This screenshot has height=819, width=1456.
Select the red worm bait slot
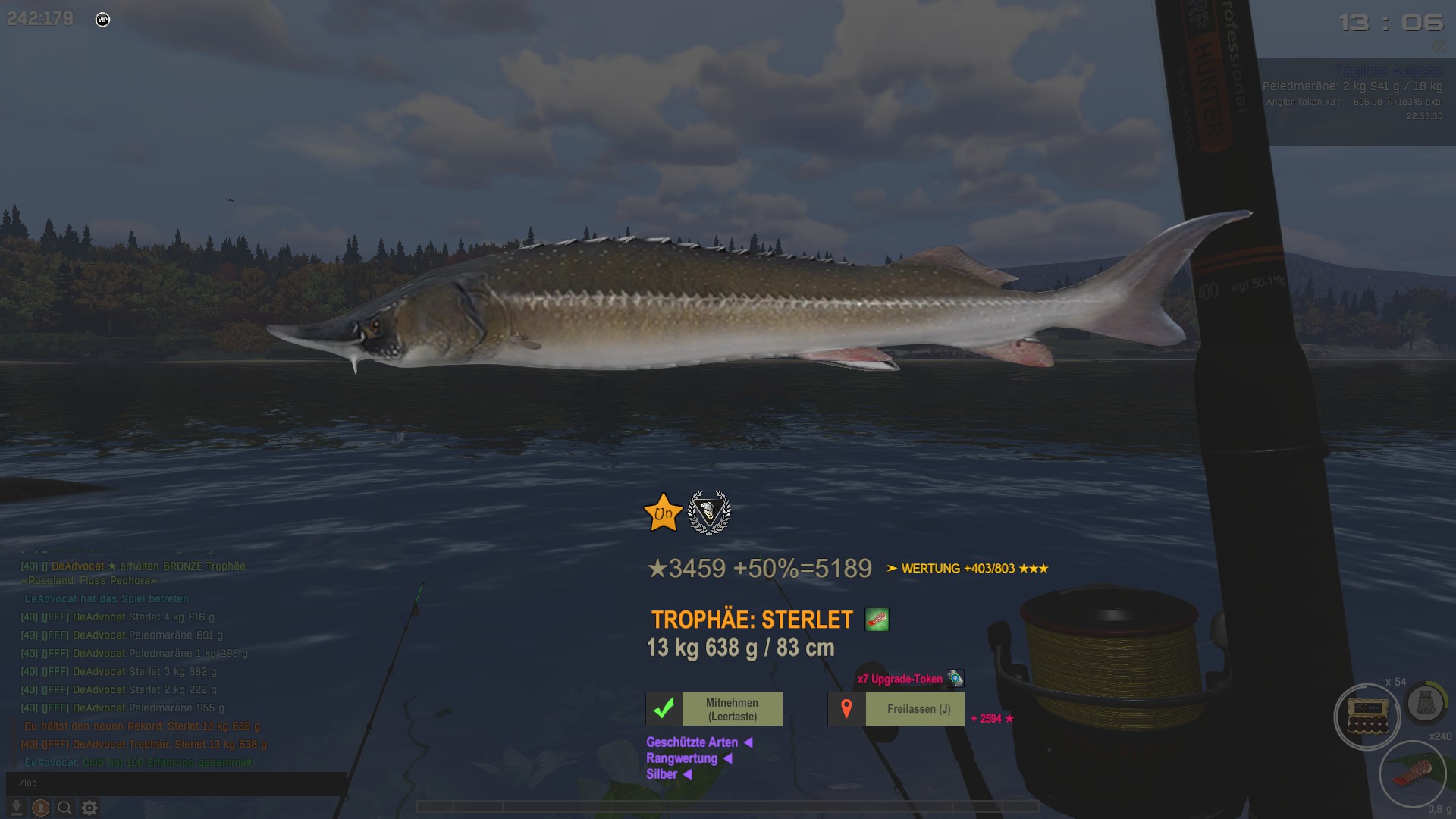point(1412,774)
